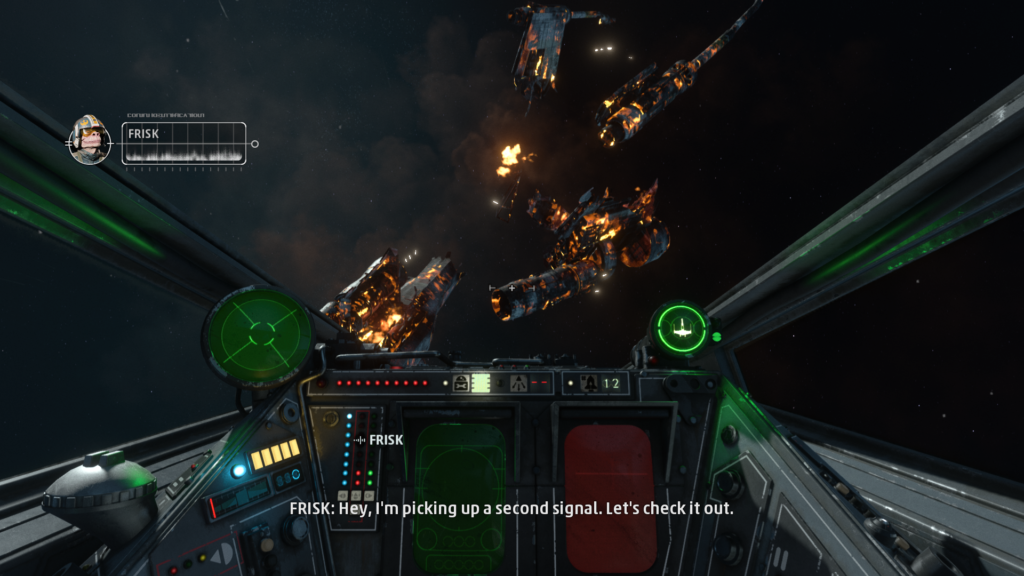The width and height of the screenshot is (1024, 576).
Task: Click the green circular radar scope
Action: point(259,335)
